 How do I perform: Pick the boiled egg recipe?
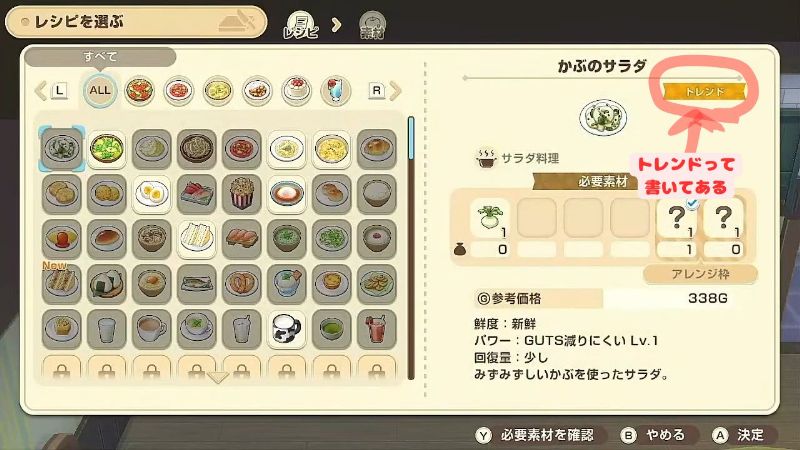150,194
